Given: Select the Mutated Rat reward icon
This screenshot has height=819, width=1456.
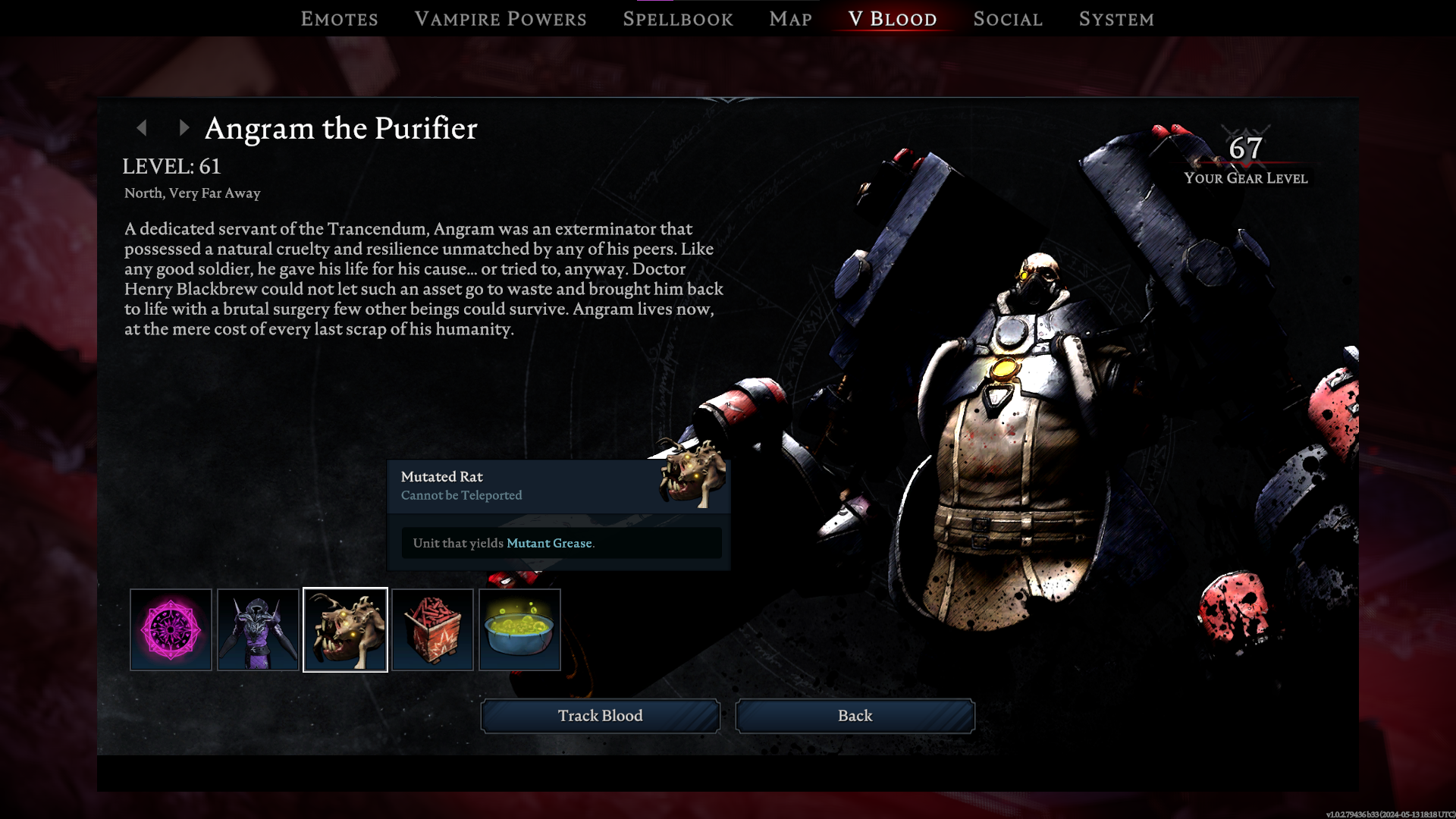Looking at the screenshot, I should 345,629.
